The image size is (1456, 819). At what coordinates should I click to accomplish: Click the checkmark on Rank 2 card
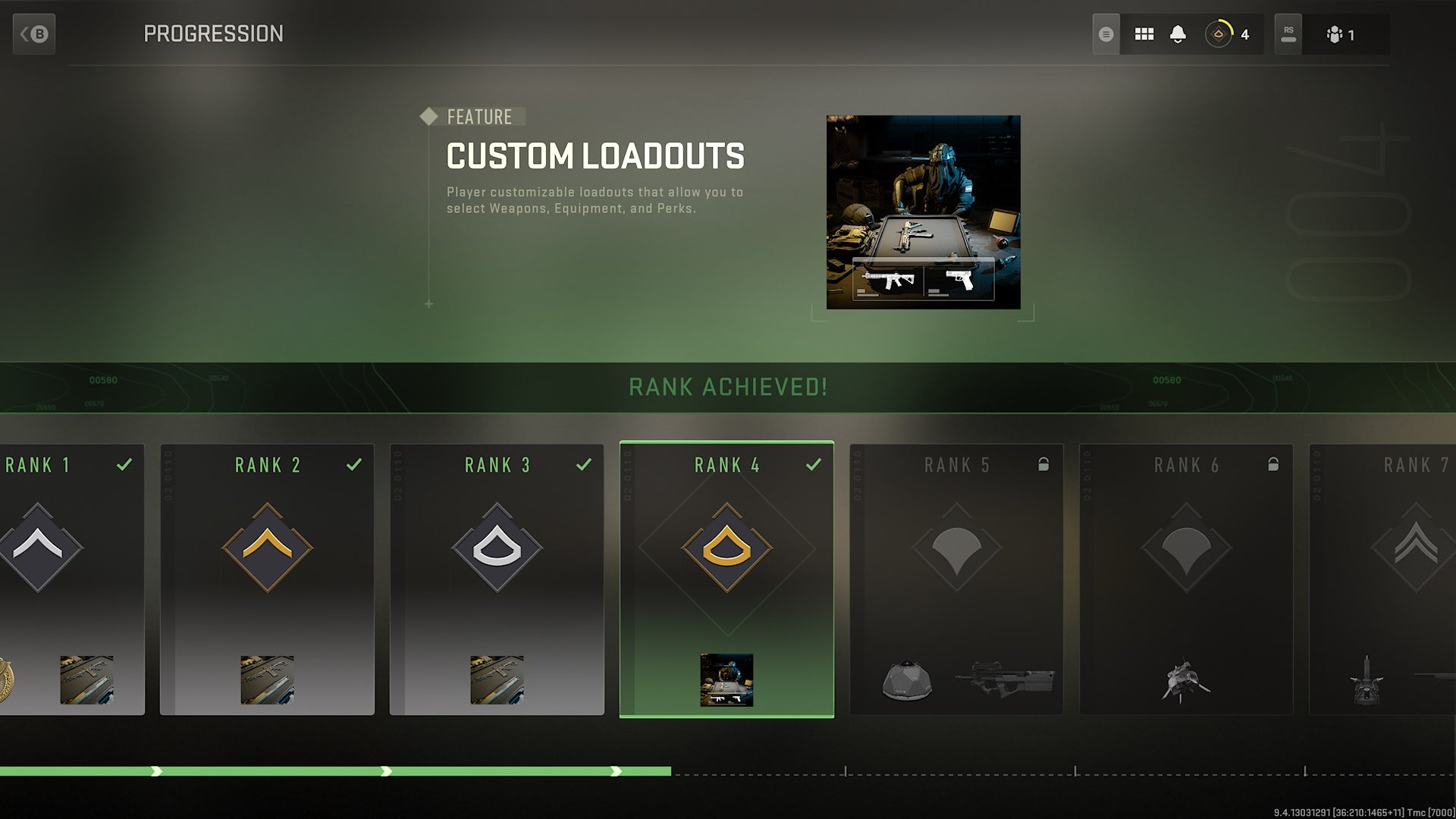pyautogui.click(x=356, y=463)
